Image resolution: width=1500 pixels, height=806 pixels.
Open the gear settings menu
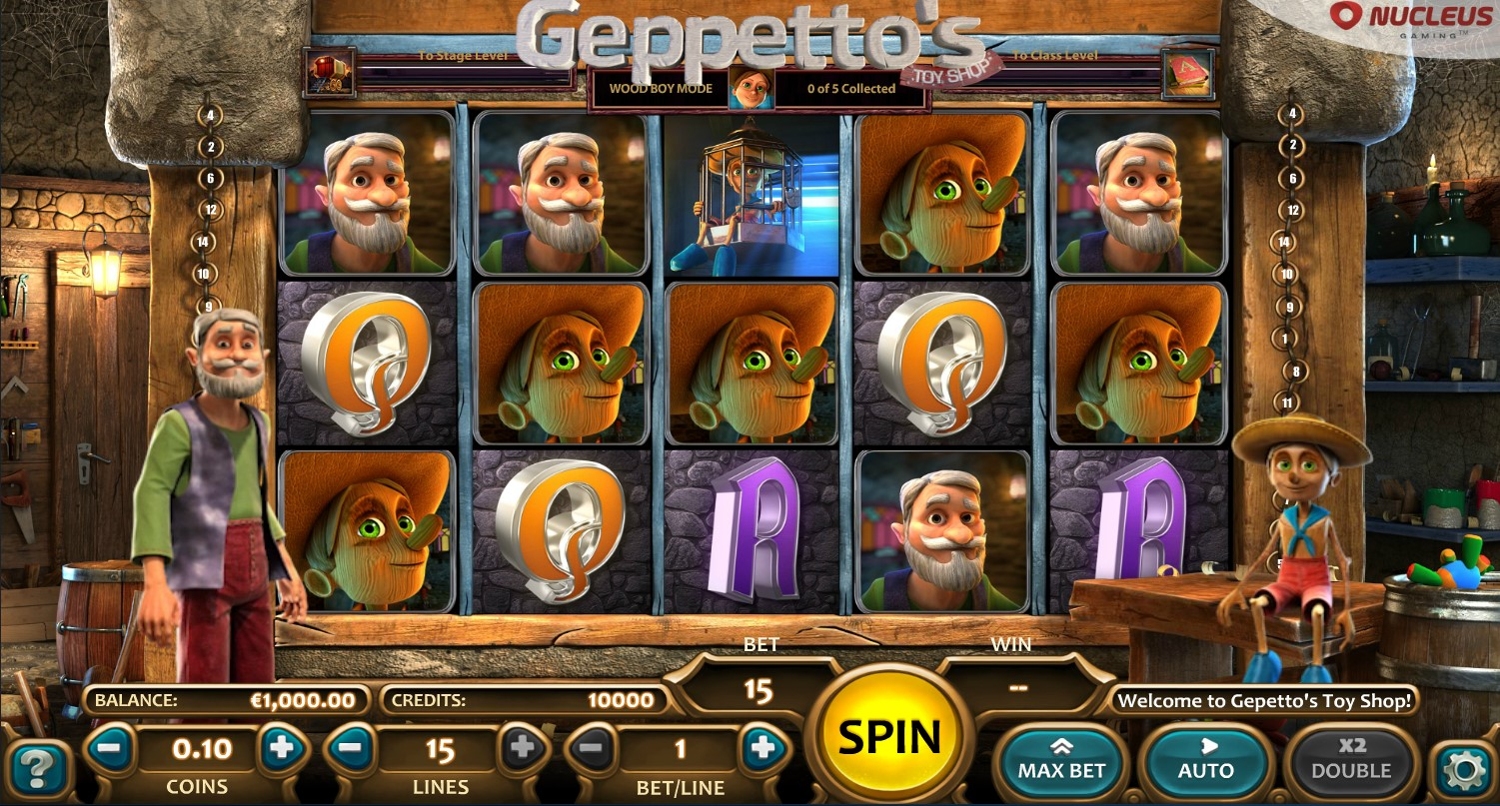(1464, 769)
